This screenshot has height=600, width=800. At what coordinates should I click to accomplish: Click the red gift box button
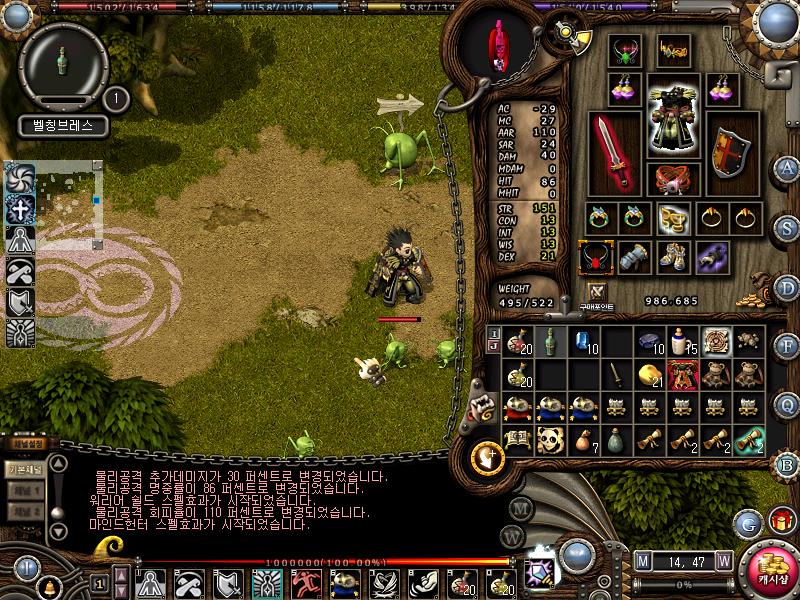pos(779,521)
